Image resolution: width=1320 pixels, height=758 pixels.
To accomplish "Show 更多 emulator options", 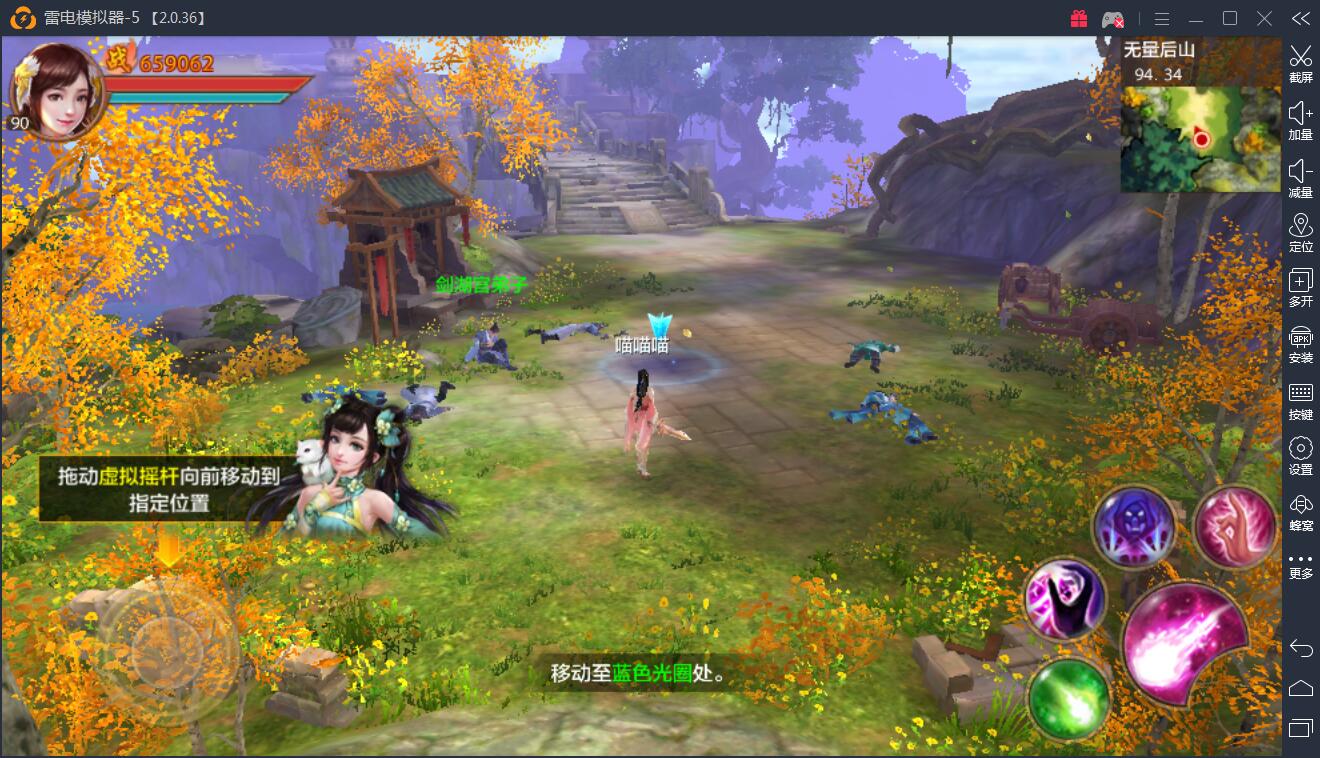I will click(x=1300, y=566).
